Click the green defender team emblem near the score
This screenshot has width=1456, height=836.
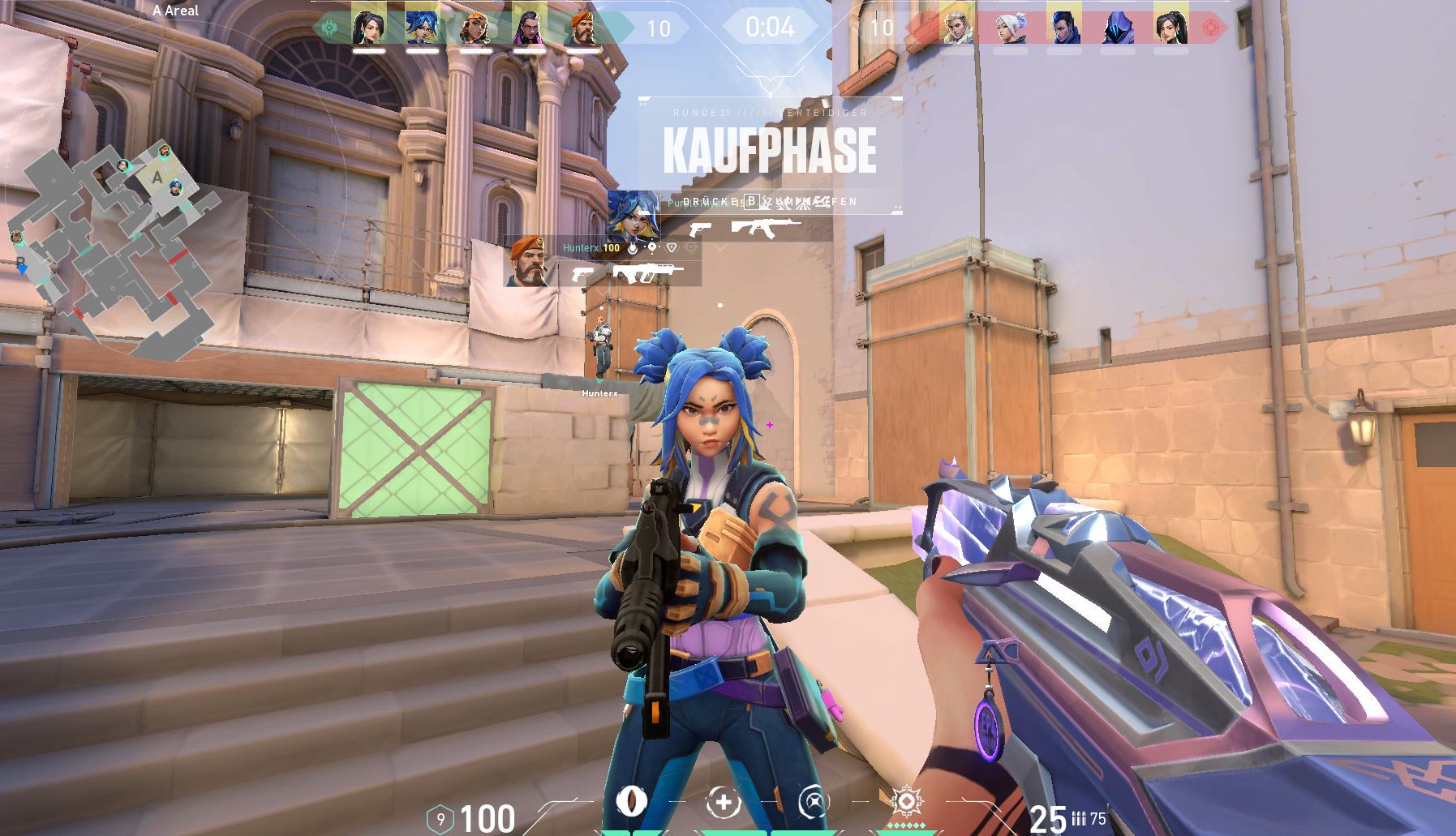330,28
